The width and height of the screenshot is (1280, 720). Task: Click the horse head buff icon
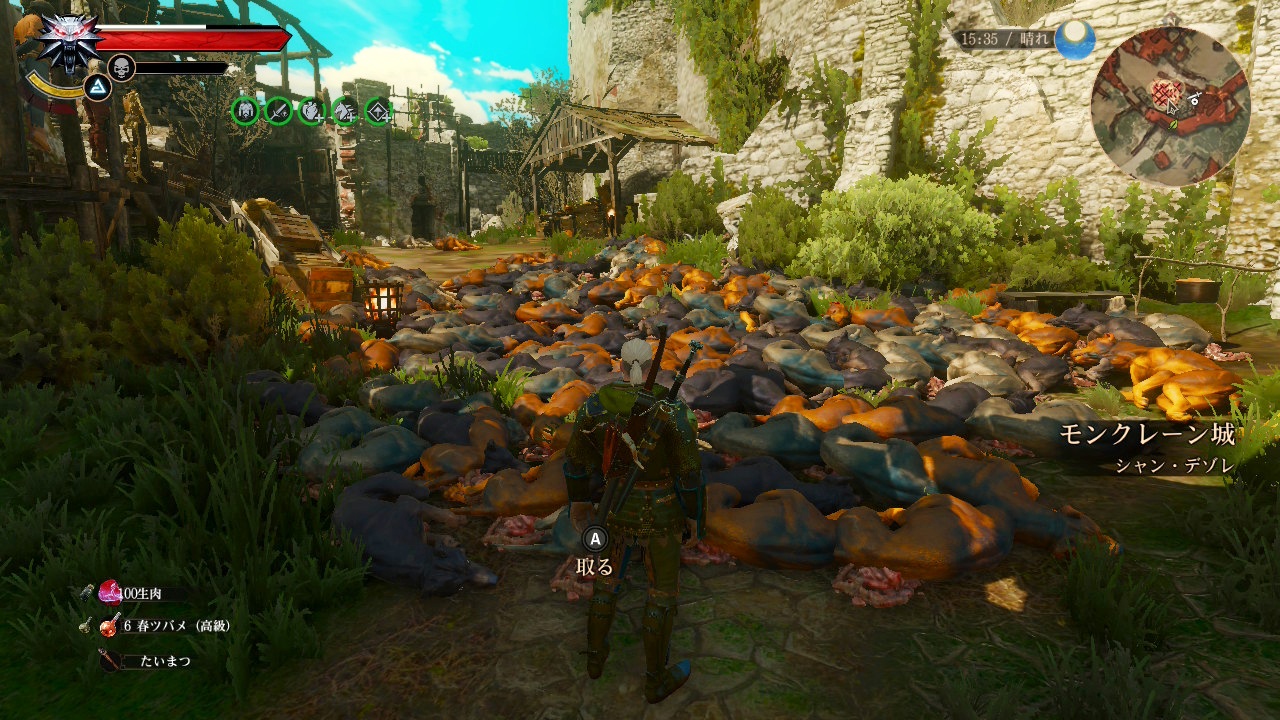345,110
